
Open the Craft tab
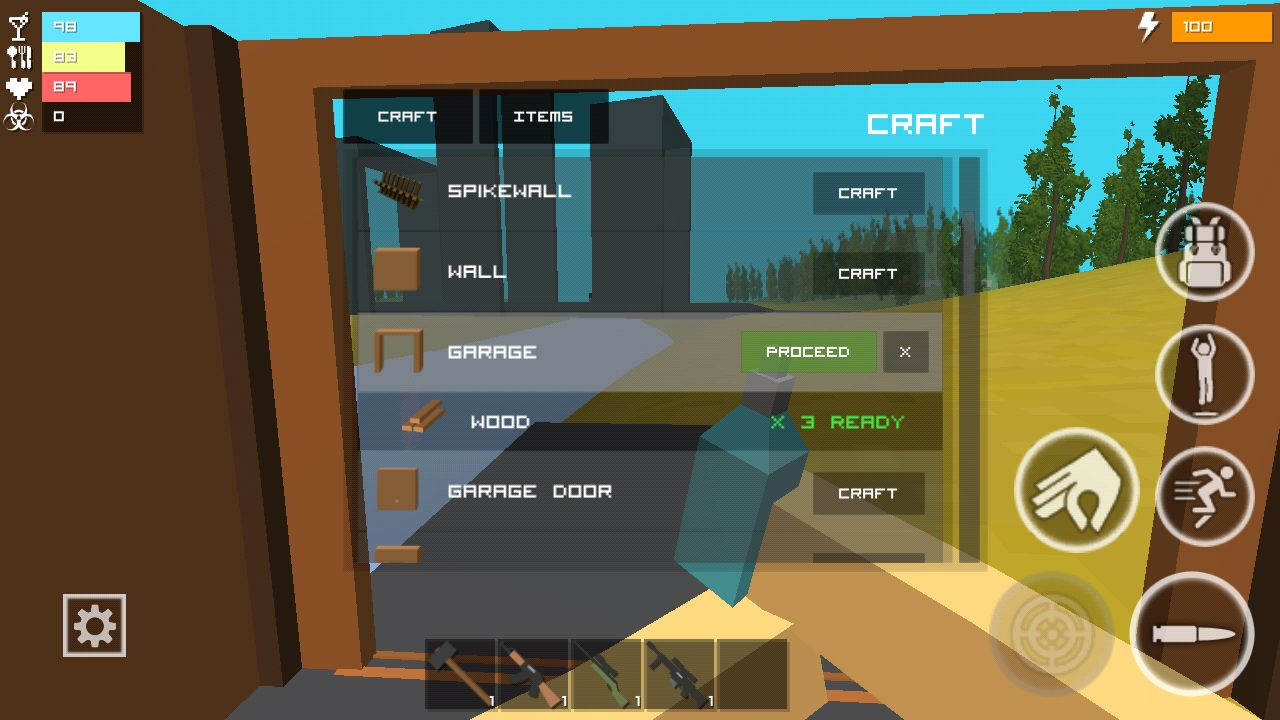point(407,117)
